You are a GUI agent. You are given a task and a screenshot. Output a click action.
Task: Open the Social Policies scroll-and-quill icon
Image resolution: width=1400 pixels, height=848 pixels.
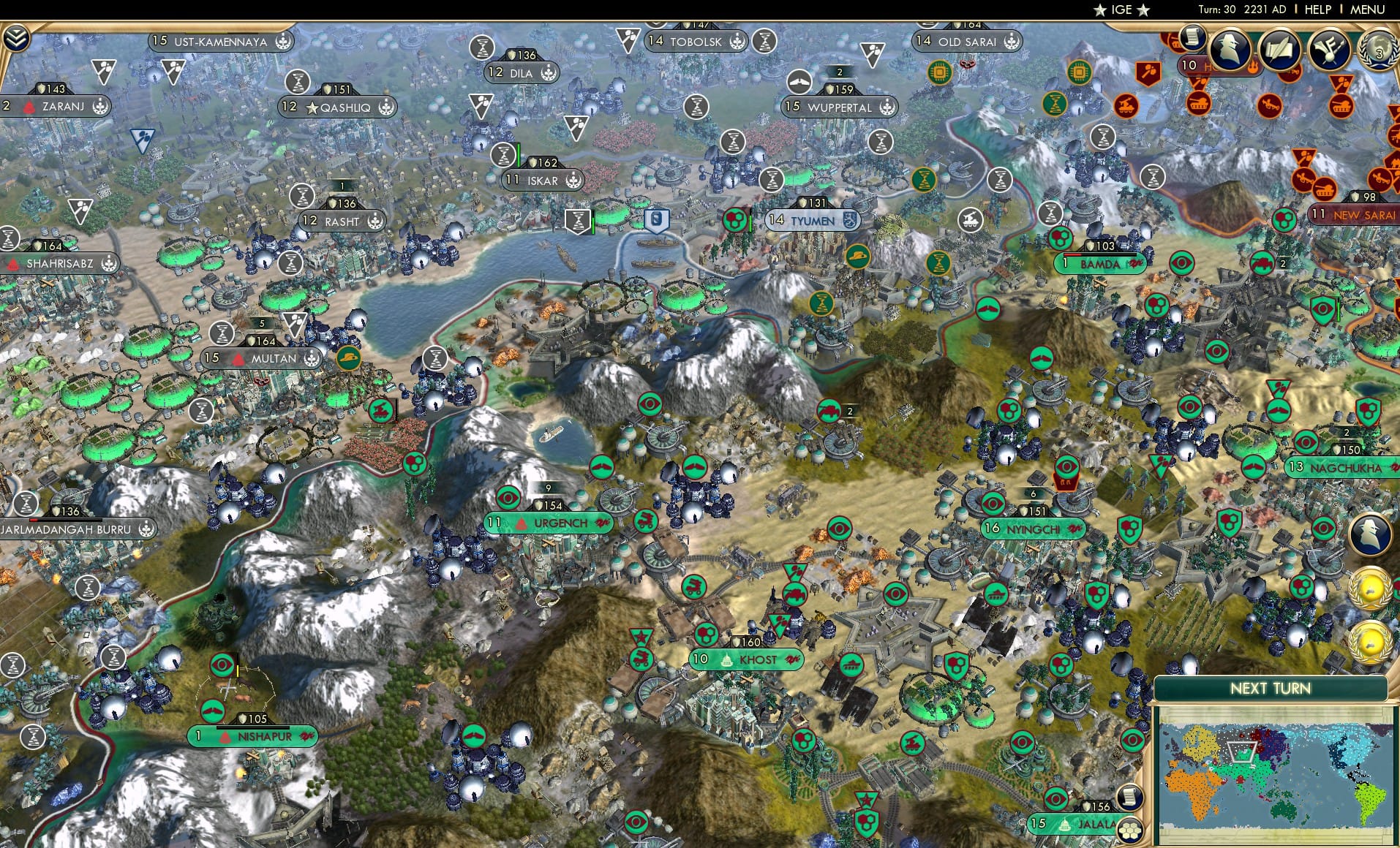click(1280, 50)
